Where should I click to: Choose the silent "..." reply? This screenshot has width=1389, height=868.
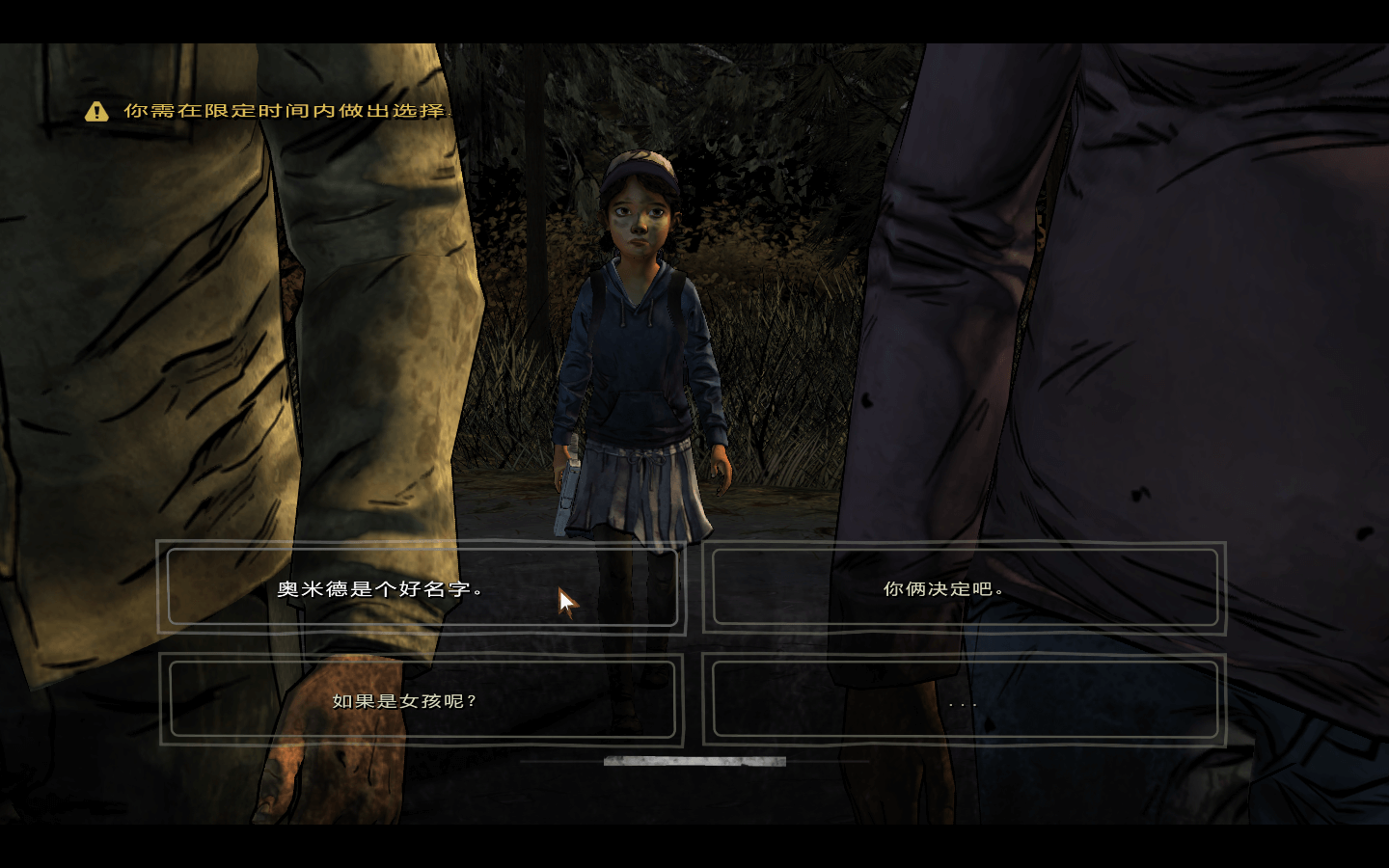pyautogui.click(x=964, y=700)
